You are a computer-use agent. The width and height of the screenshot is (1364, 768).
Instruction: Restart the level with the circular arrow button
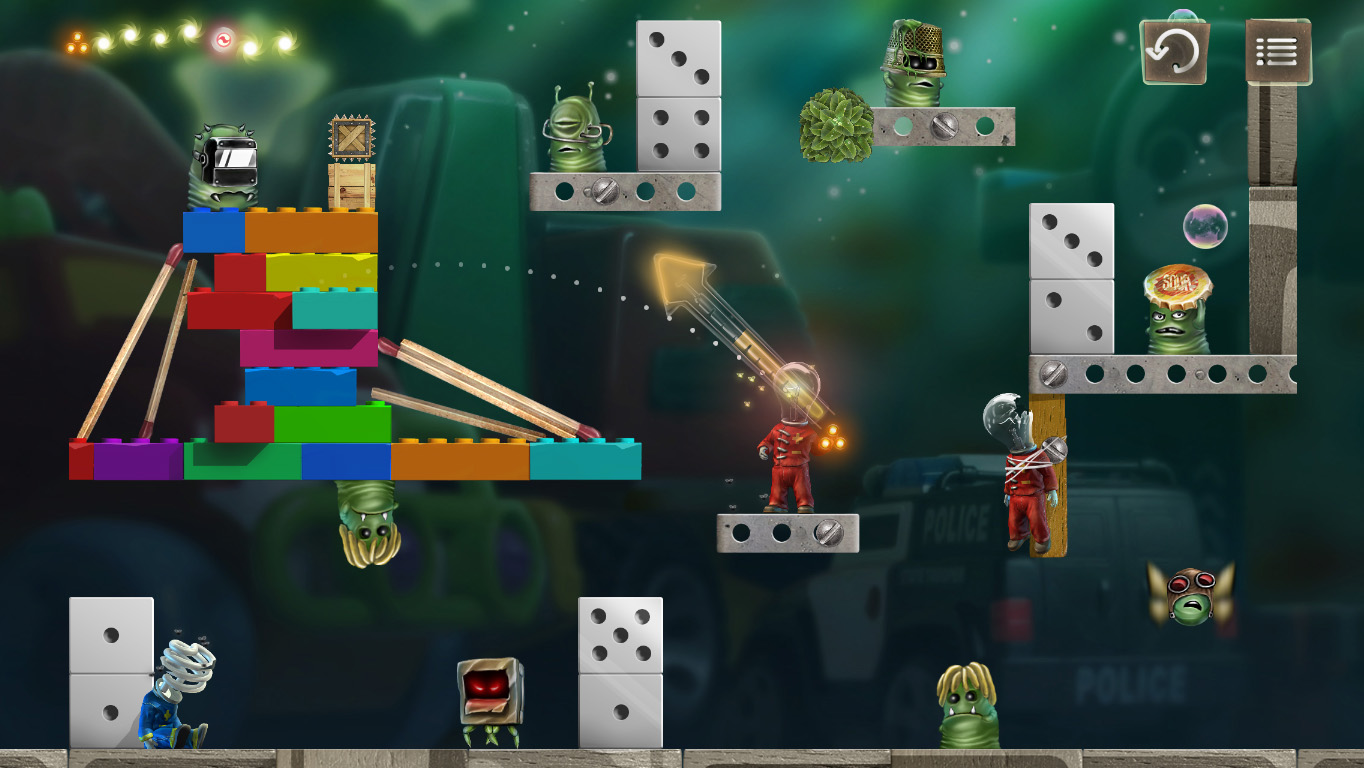pos(1174,52)
